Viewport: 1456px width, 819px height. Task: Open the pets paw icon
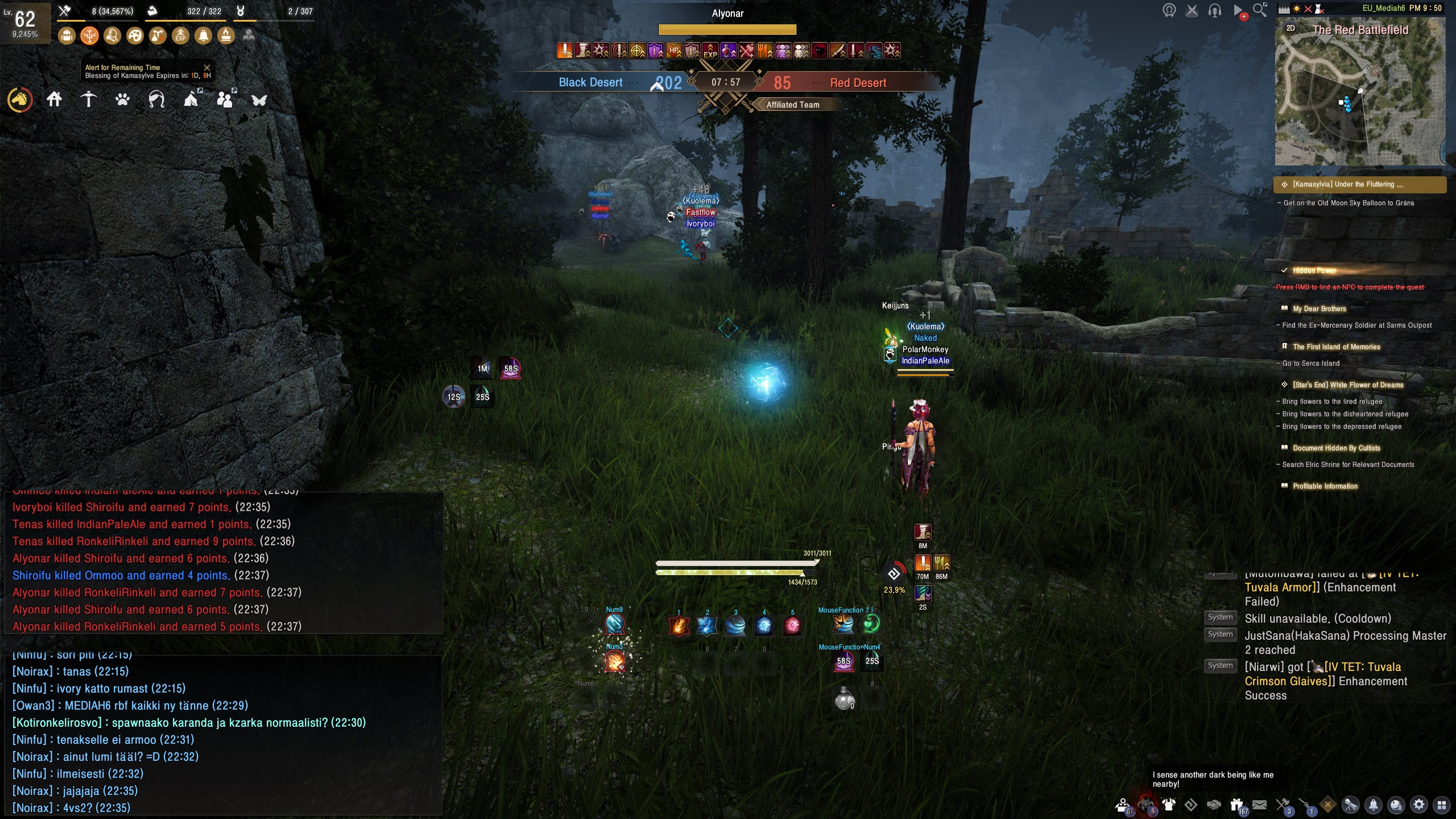point(122,100)
